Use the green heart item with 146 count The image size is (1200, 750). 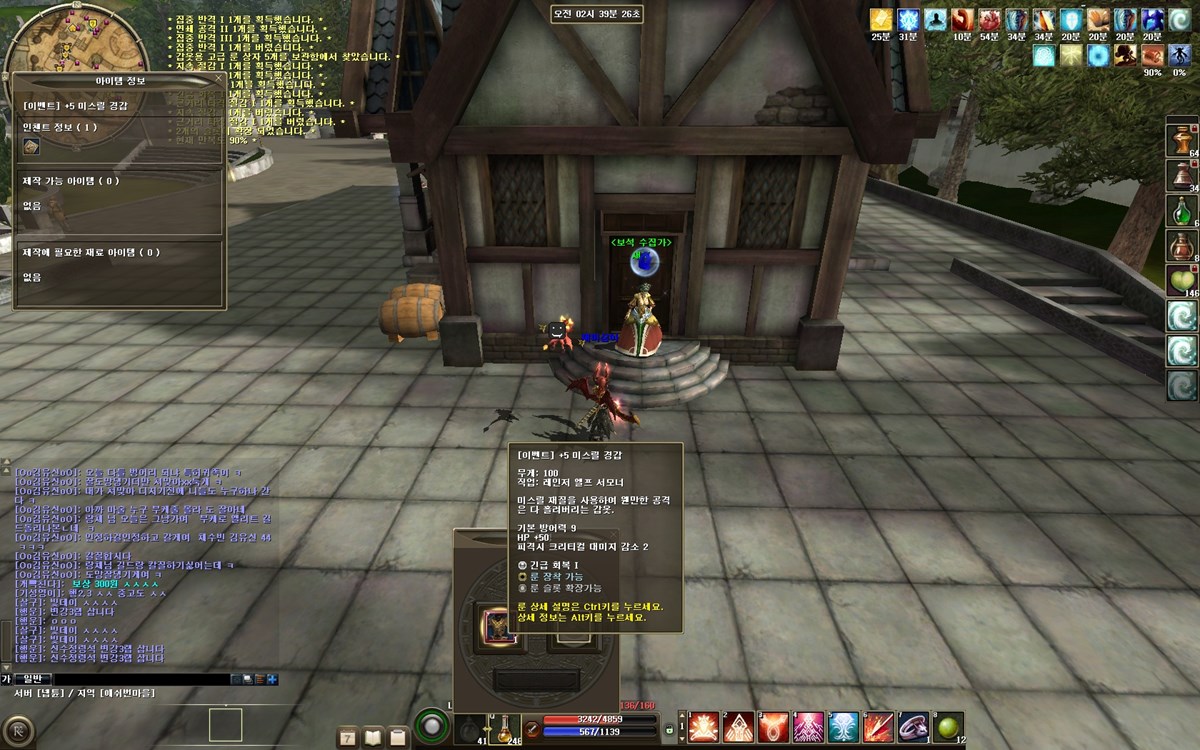click(x=1182, y=280)
